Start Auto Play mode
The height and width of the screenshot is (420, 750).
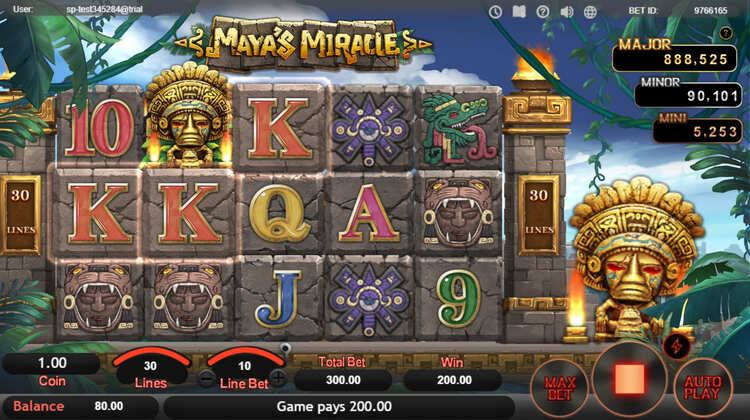tap(704, 388)
